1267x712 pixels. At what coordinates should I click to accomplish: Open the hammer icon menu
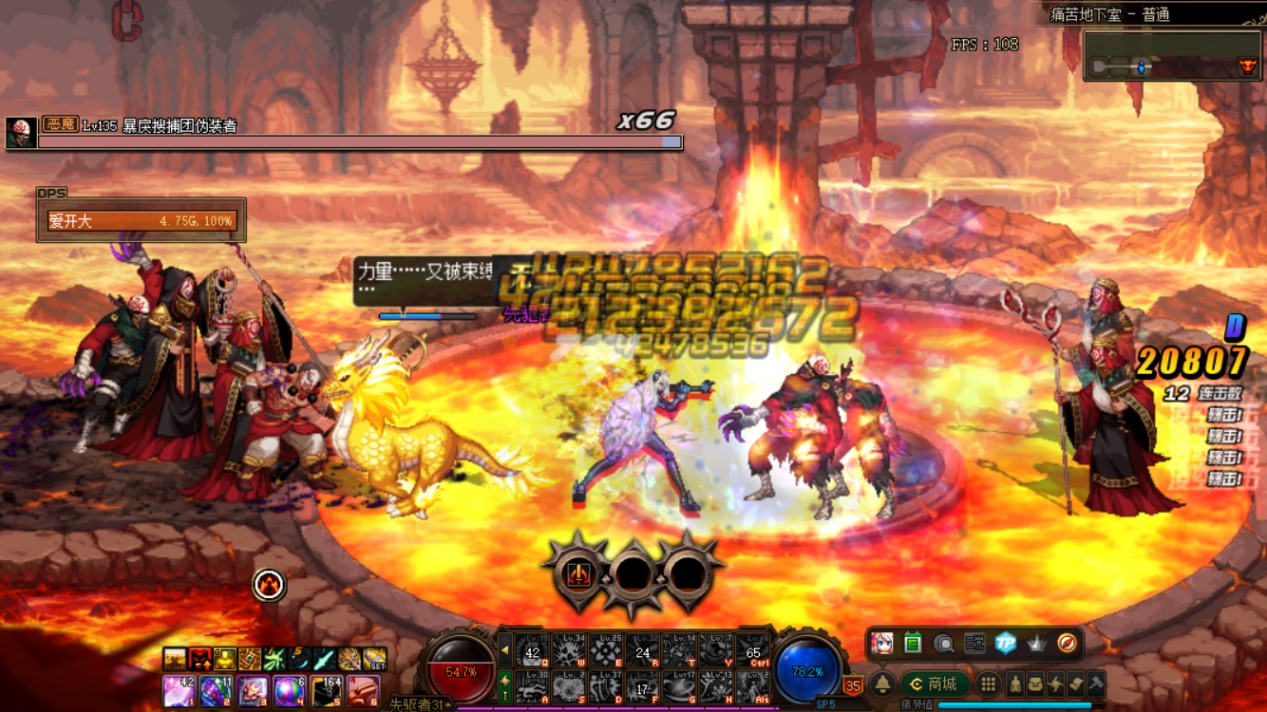click(1096, 684)
